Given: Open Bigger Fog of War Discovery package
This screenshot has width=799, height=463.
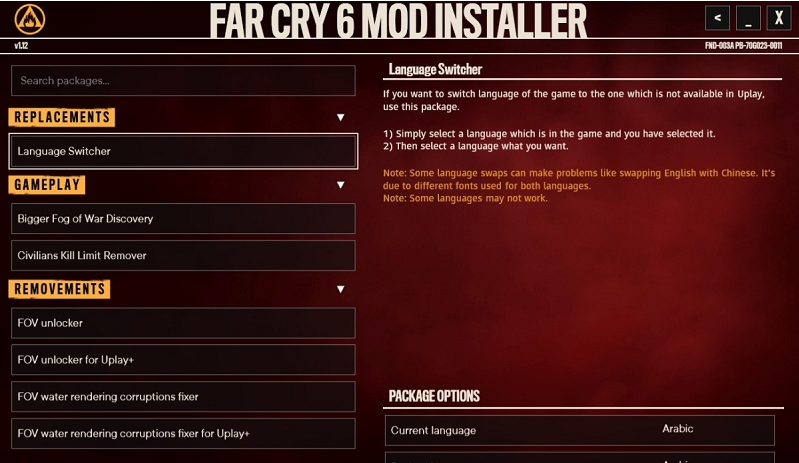Looking at the screenshot, I should tap(183, 218).
